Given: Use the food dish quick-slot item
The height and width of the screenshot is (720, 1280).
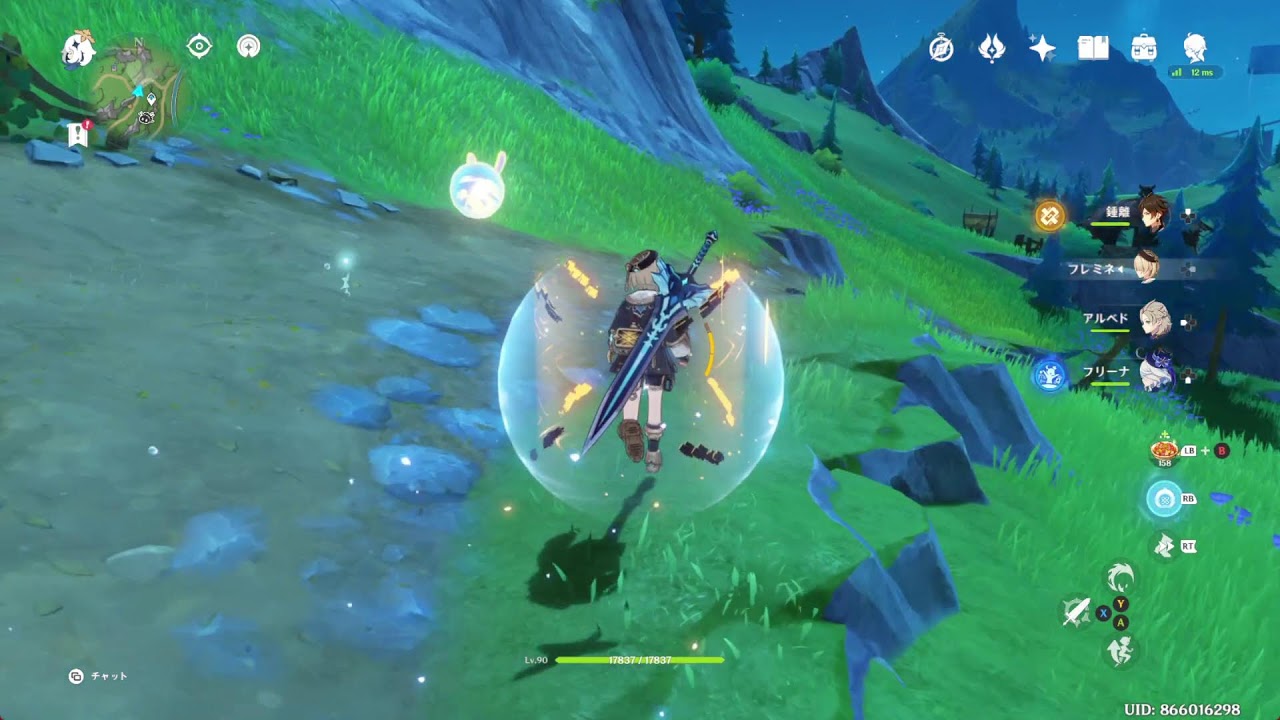Looking at the screenshot, I should point(1164,448).
